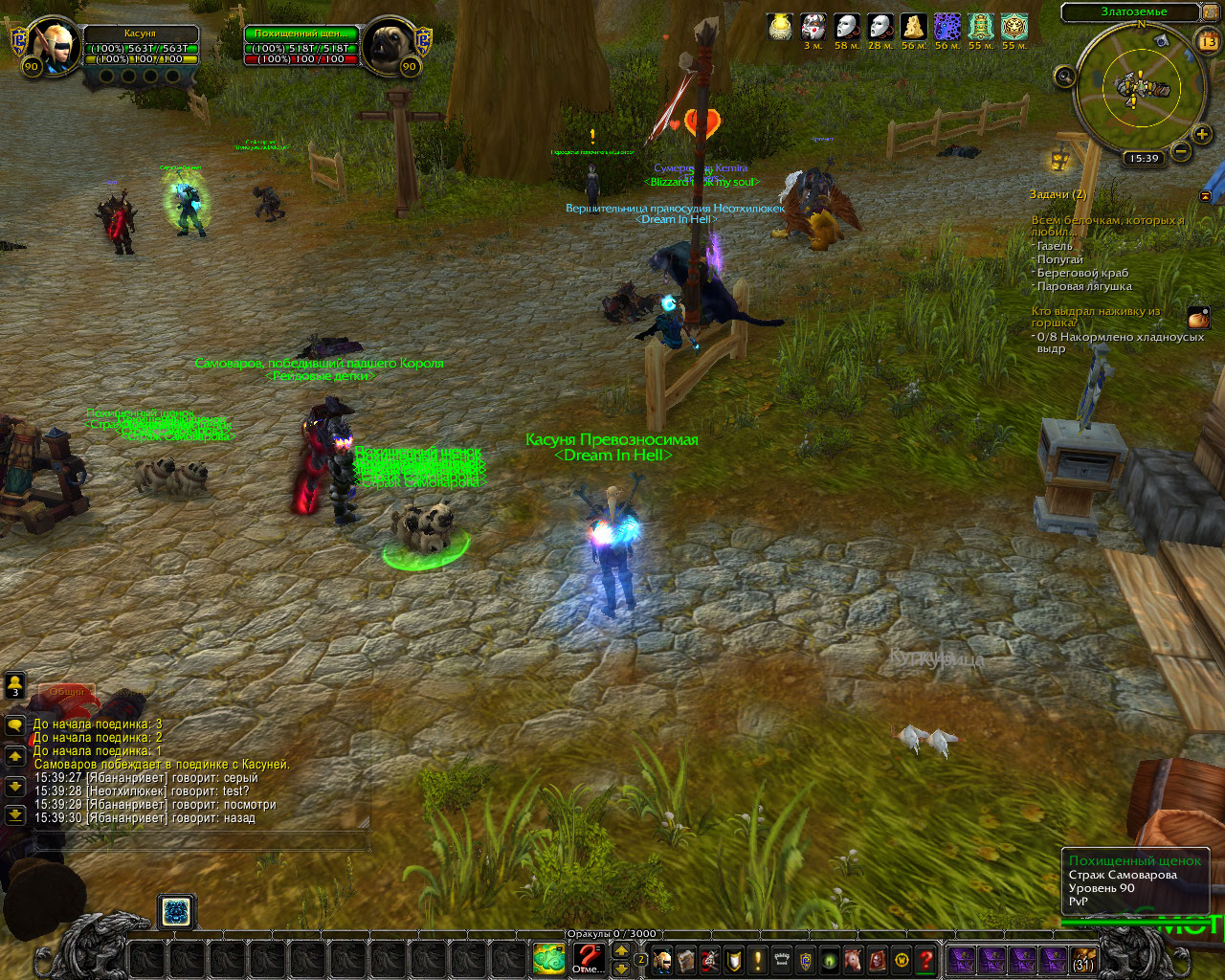The image size is (1225, 980).
Task: Switch to the next action bar page
Action: [x=621, y=969]
